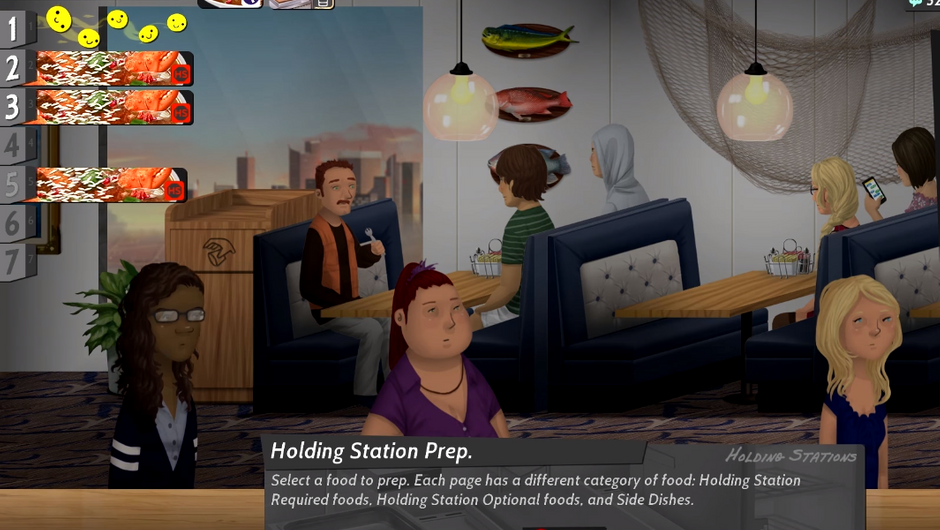Choose the empty station number 7
This screenshot has width=940, height=530.
[15, 262]
